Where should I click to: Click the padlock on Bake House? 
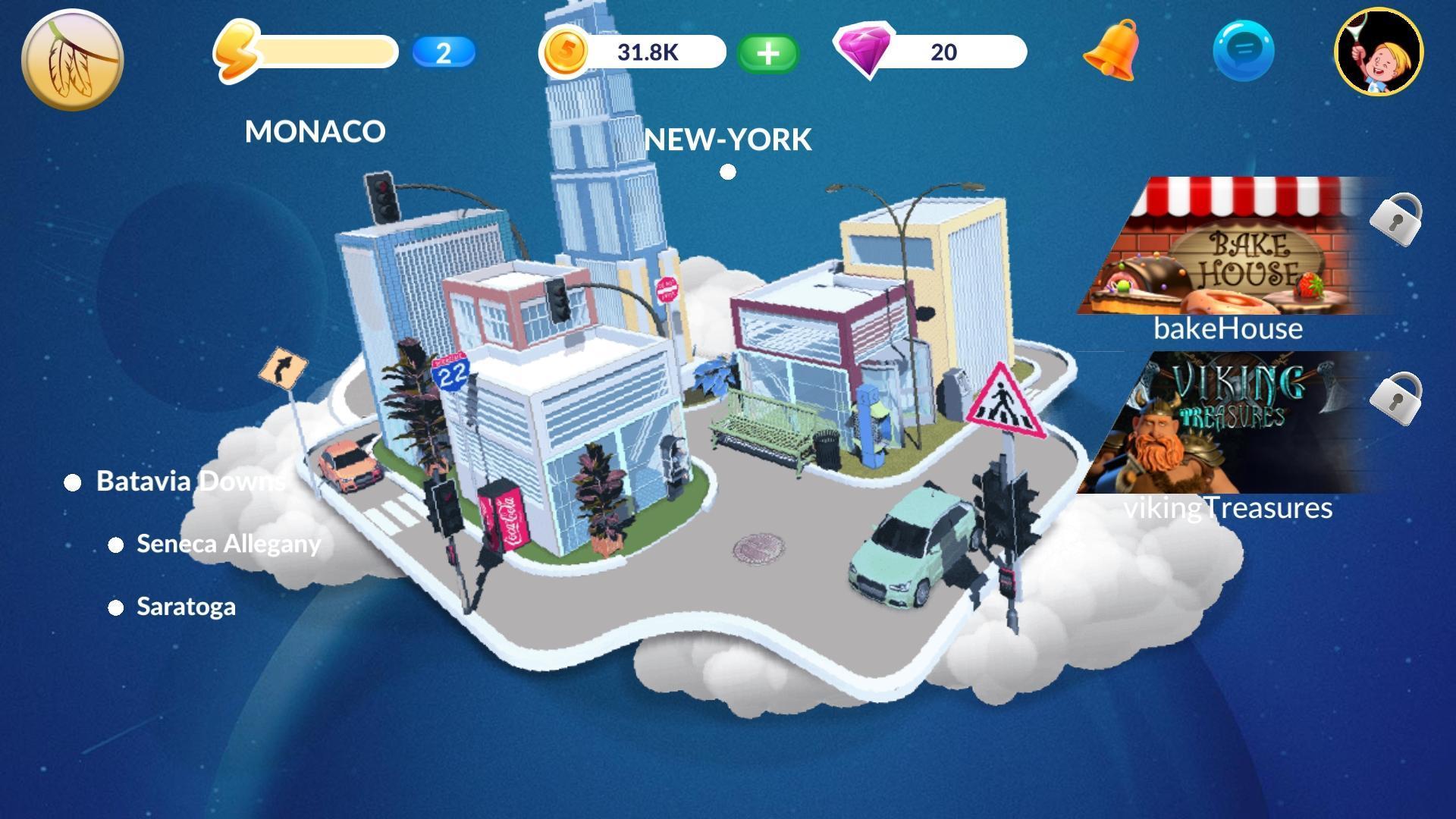[1395, 218]
